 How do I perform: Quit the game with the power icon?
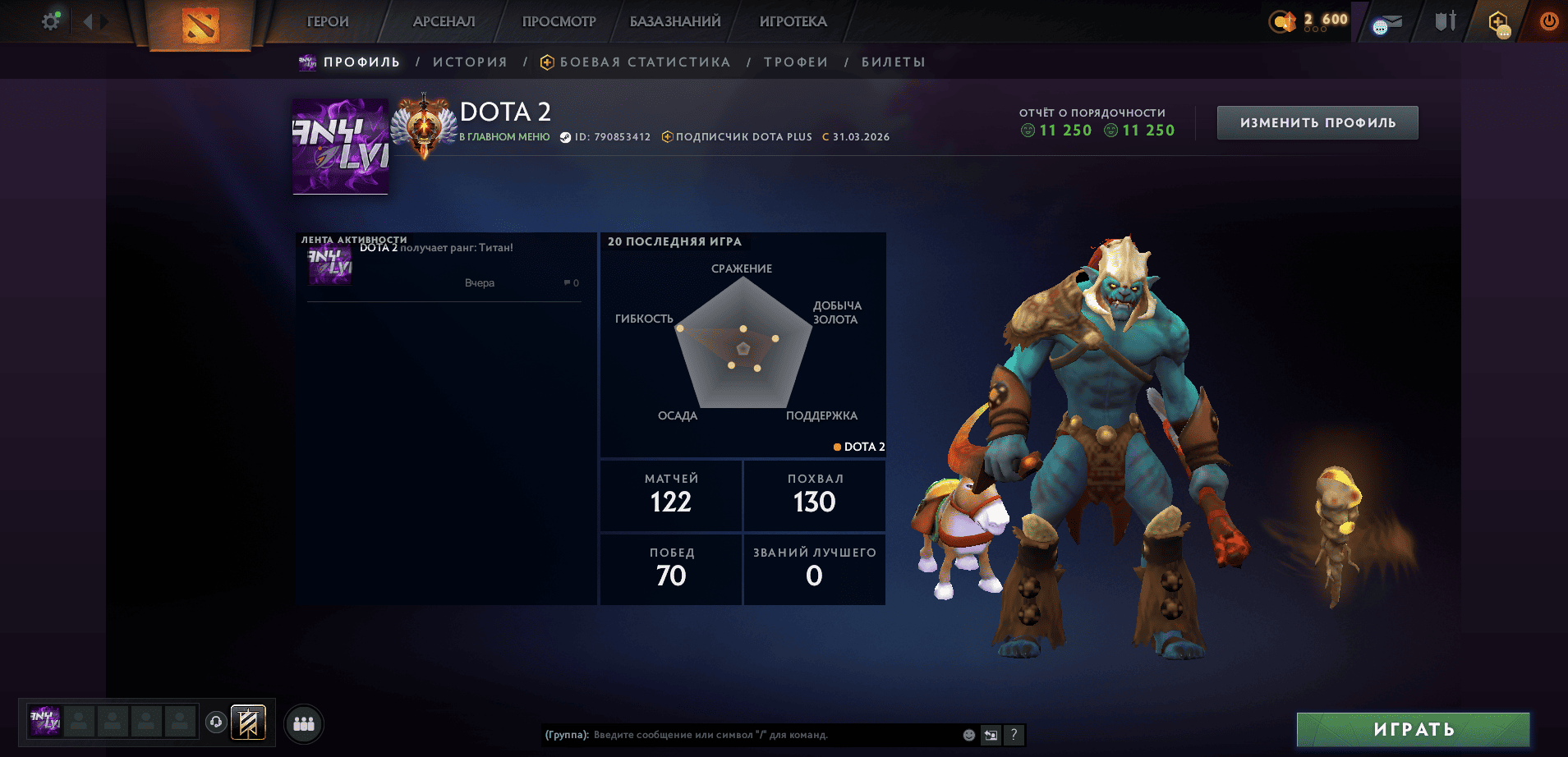[x=1548, y=21]
